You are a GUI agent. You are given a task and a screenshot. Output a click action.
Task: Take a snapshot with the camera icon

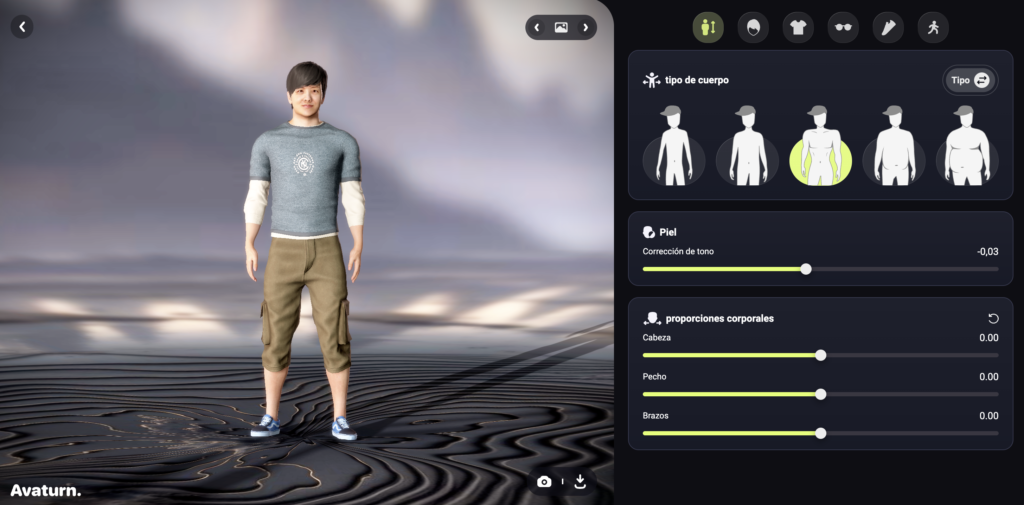(x=544, y=481)
